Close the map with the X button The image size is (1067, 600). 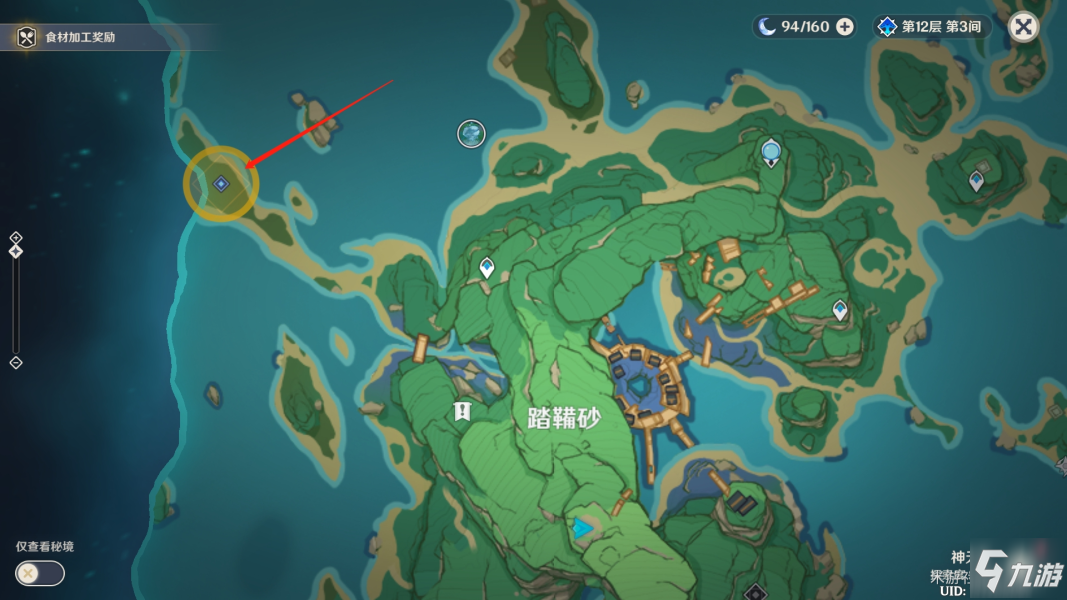[x=1023, y=27]
